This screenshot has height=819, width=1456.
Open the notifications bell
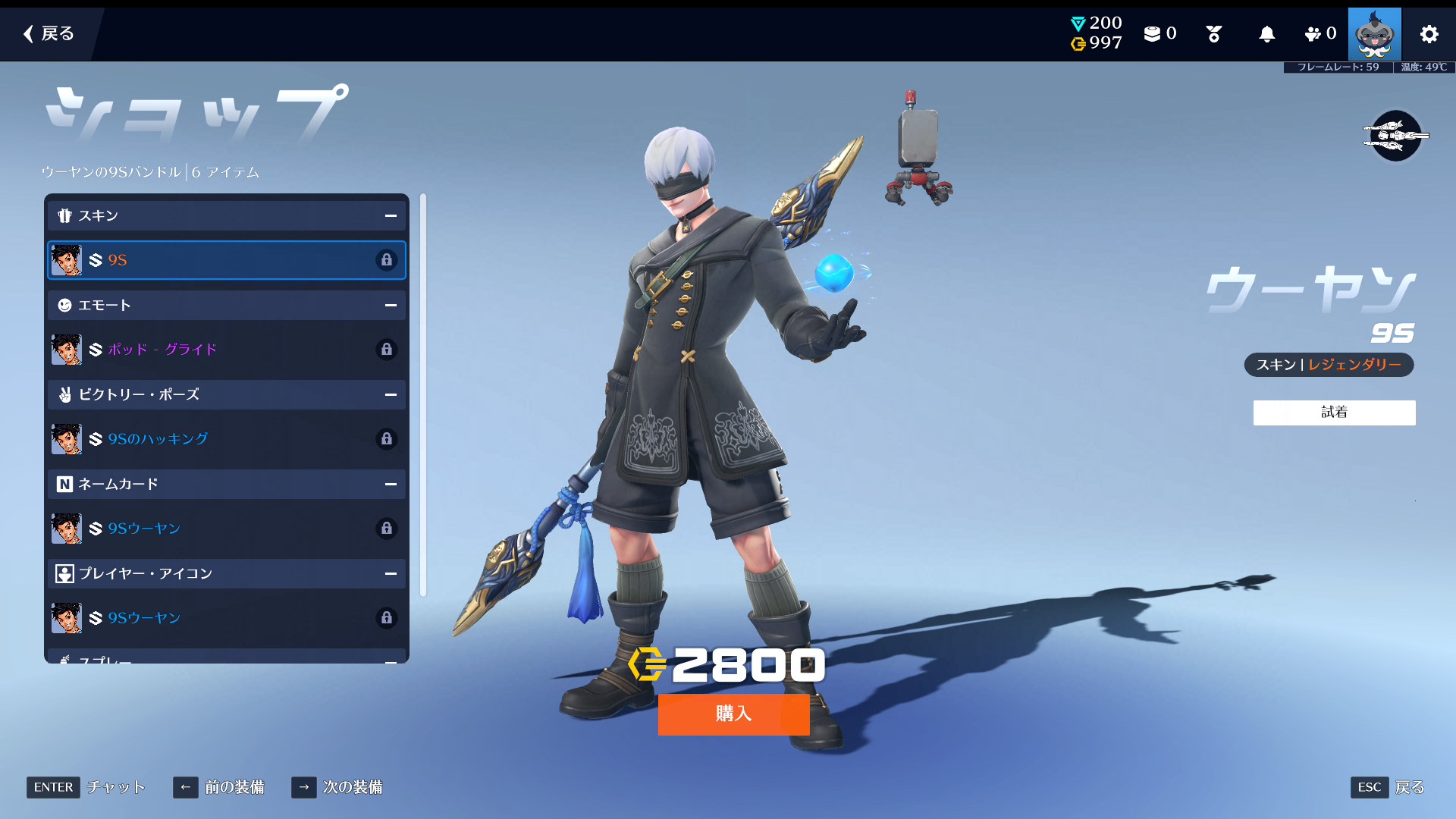(1266, 34)
